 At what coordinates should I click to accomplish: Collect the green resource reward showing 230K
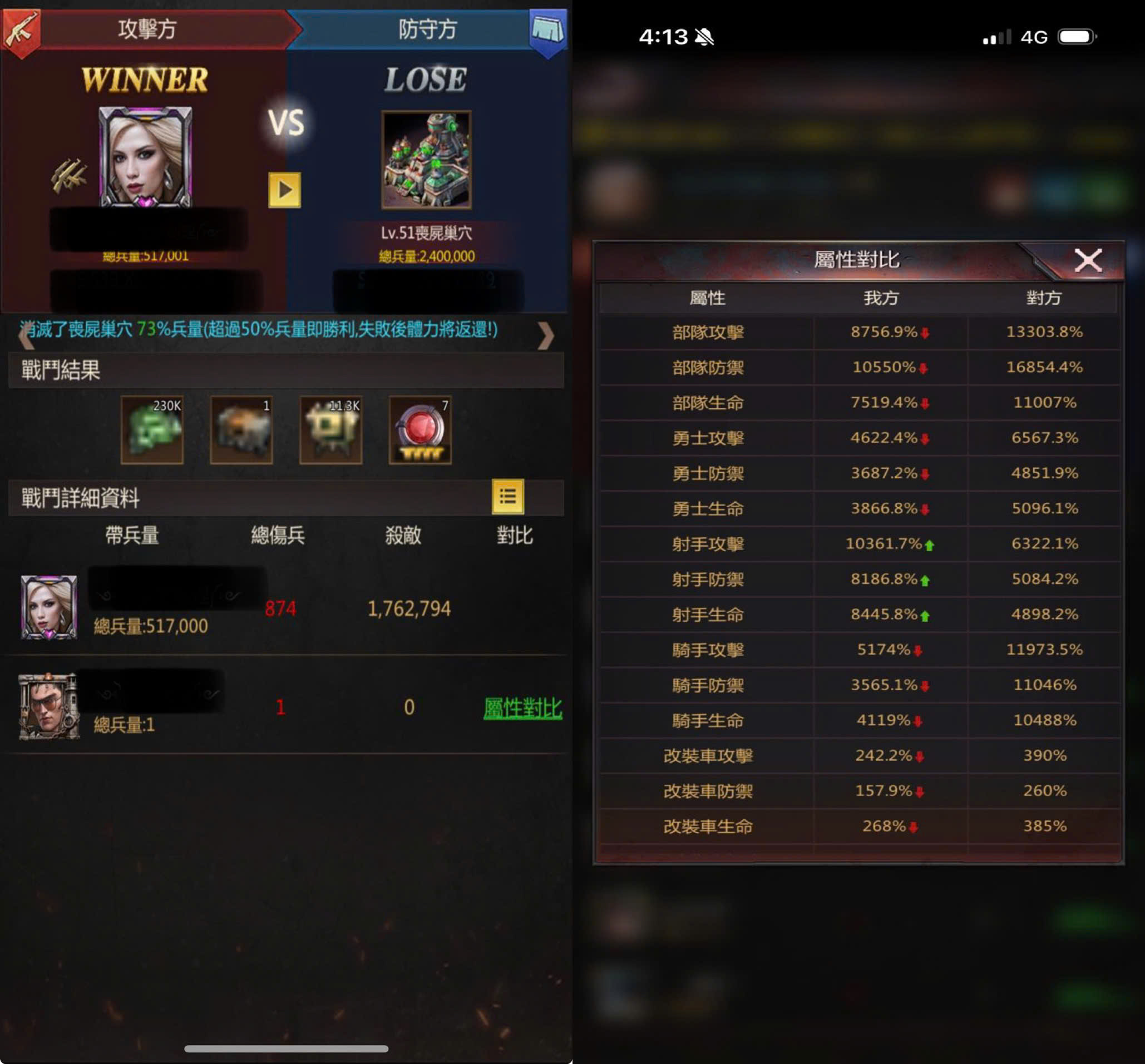click(152, 430)
